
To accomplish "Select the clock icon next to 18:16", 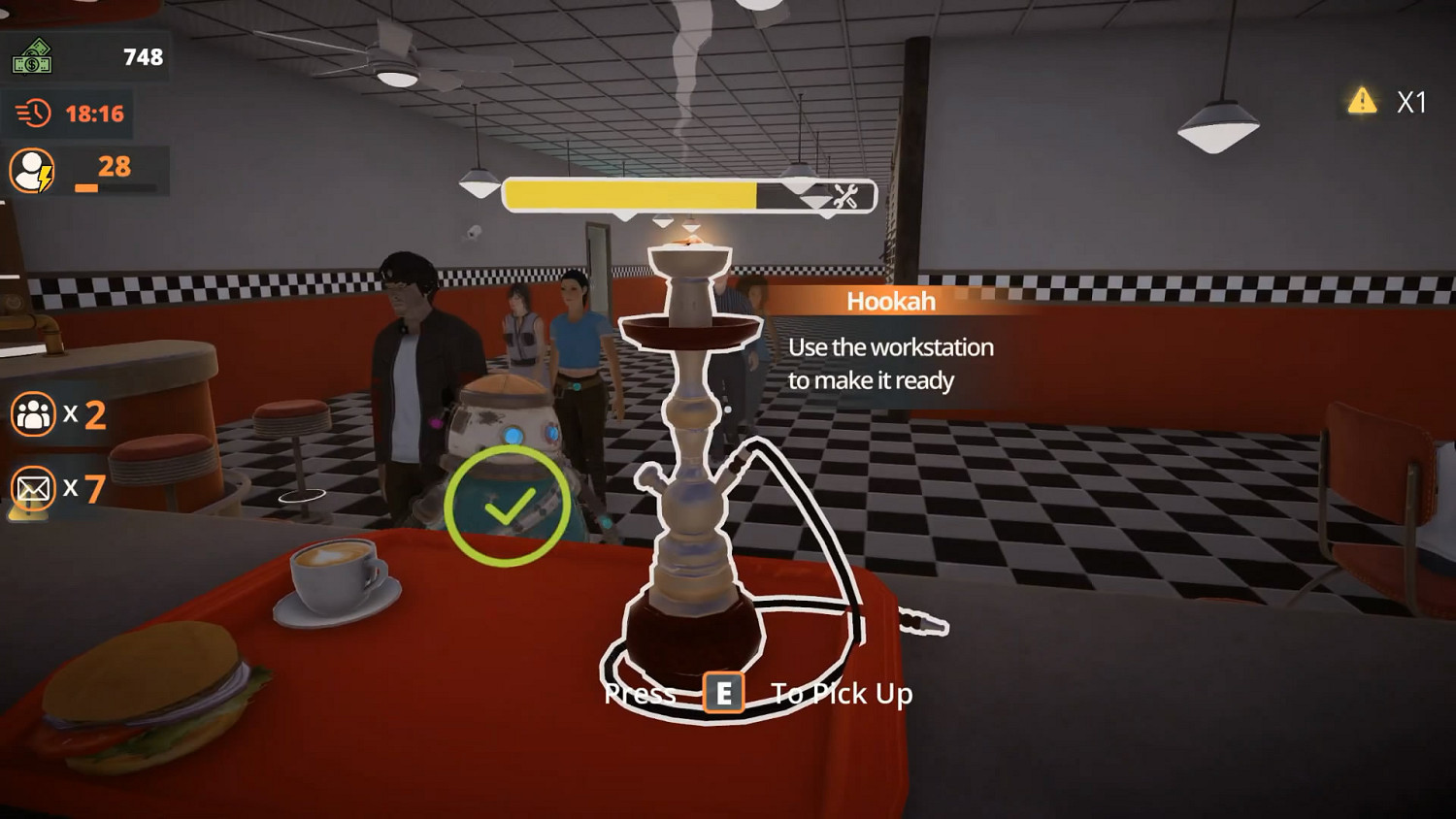I will coord(33,113).
